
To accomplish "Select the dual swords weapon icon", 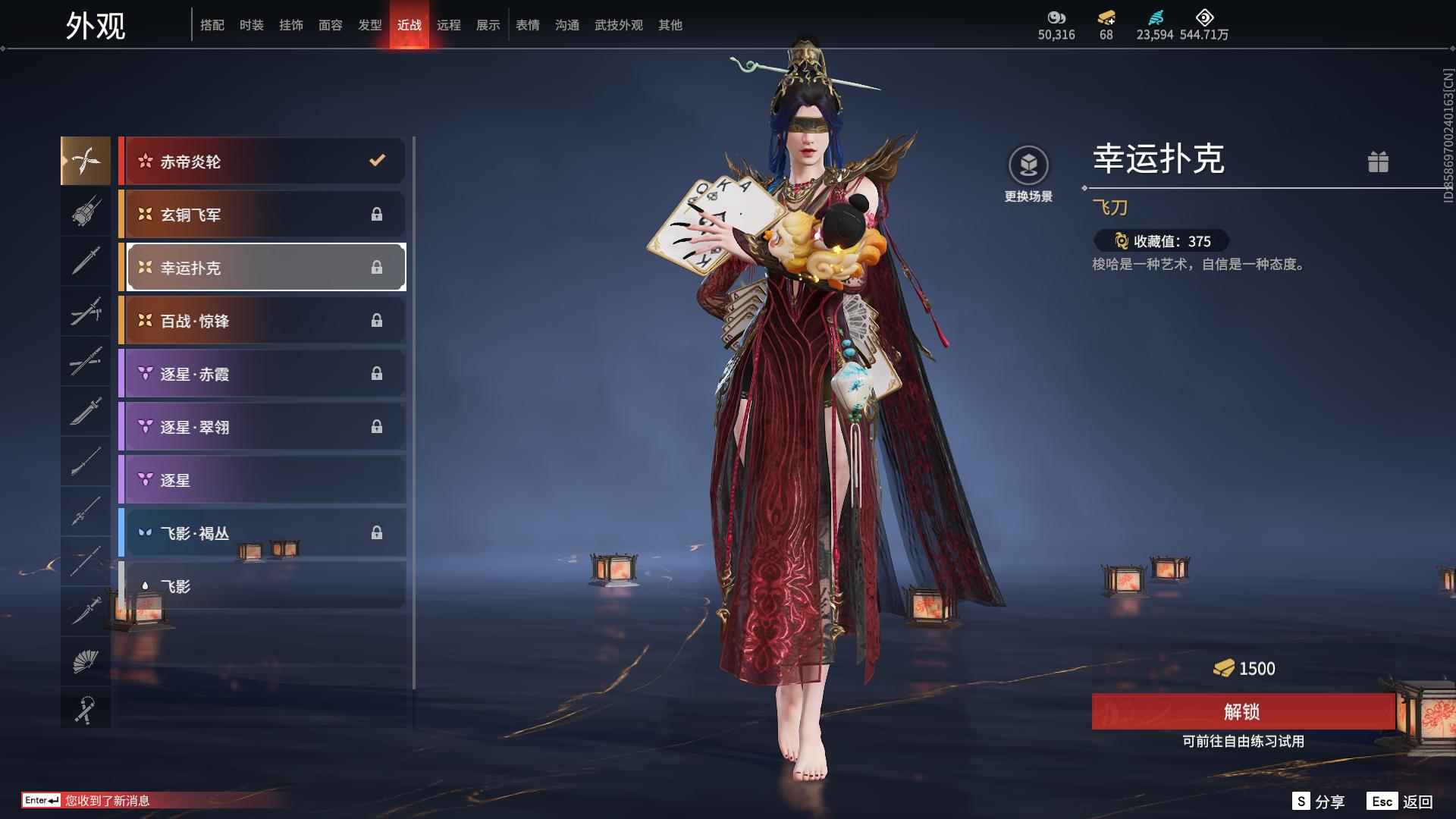I will 86,312.
